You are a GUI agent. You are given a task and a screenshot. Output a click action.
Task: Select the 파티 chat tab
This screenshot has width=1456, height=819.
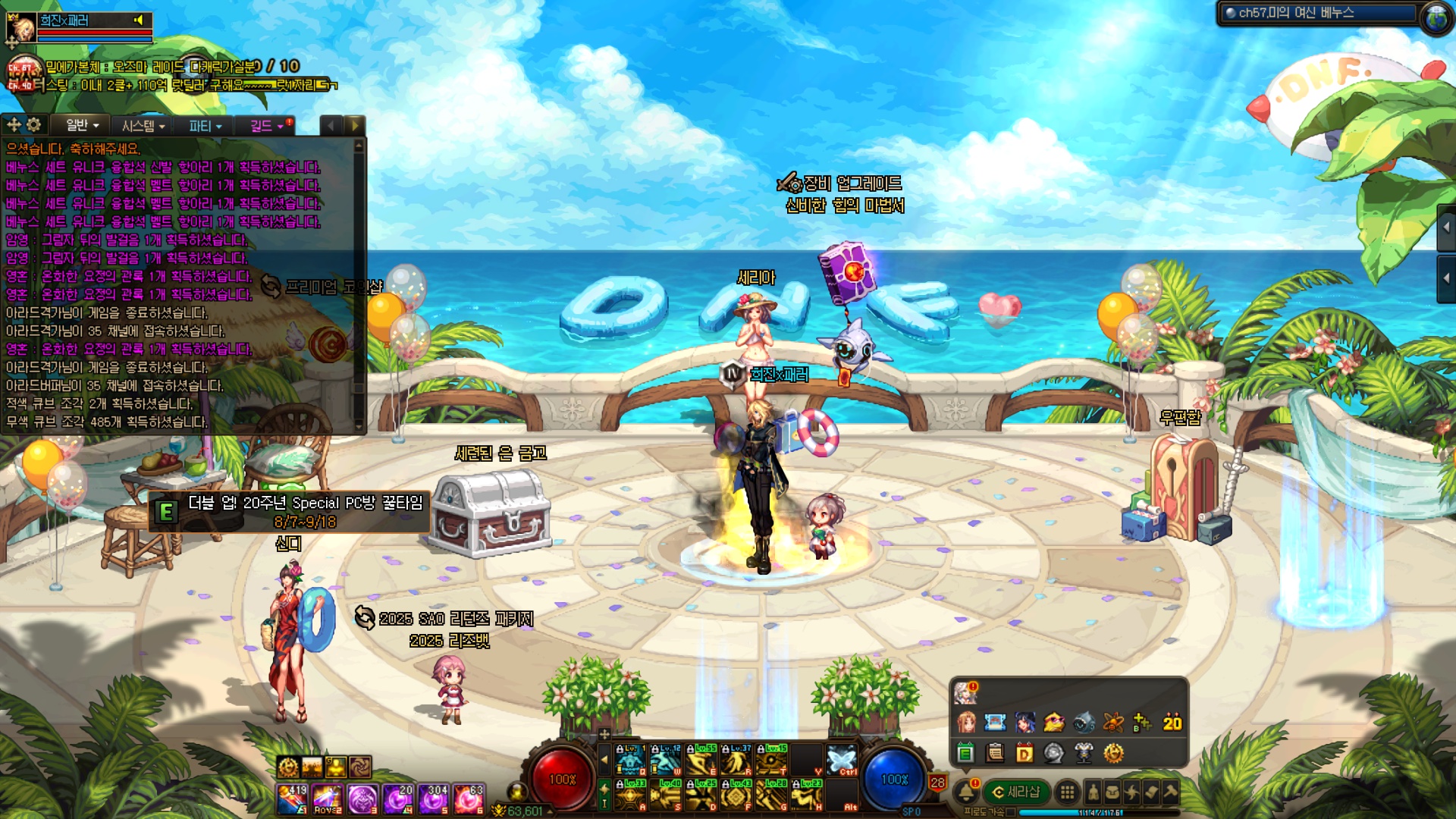[x=205, y=126]
